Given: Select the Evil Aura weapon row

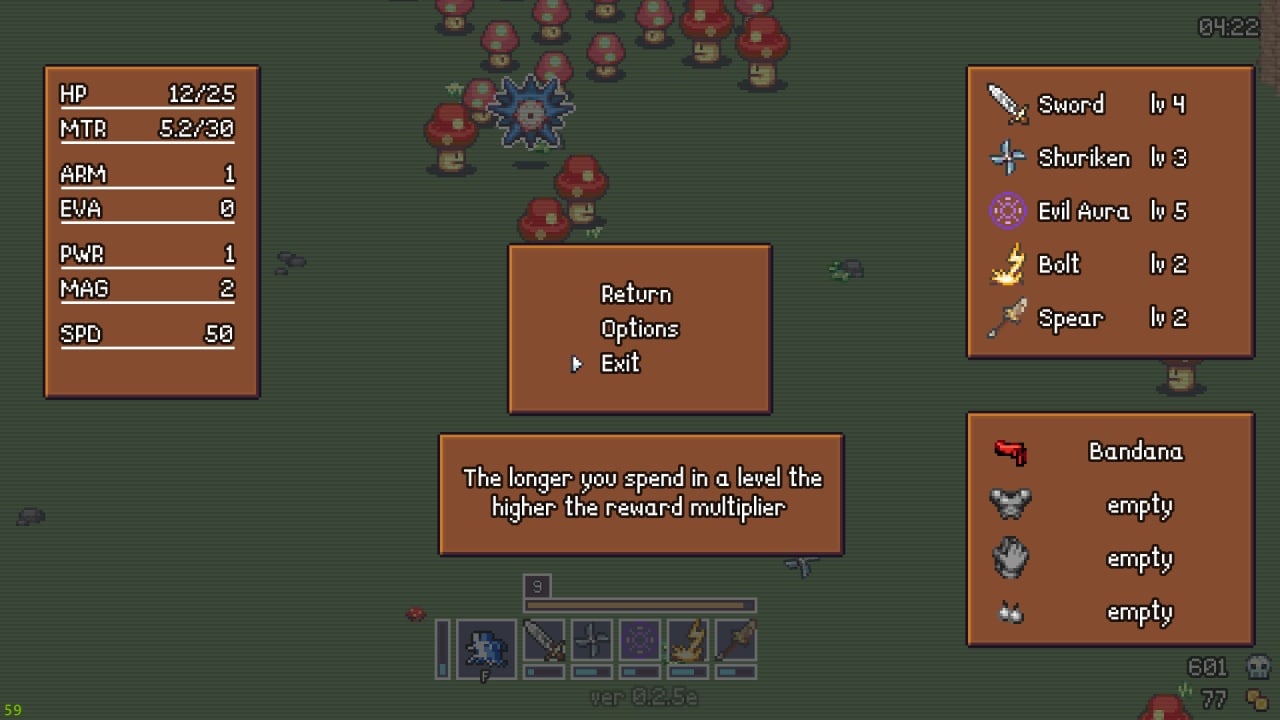Looking at the screenshot, I should [x=1087, y=211].
